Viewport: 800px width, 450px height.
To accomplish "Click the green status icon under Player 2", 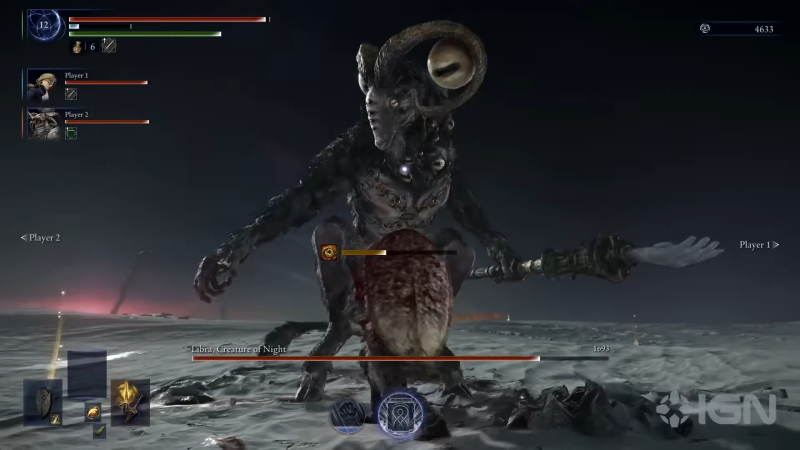I will 71,133.
